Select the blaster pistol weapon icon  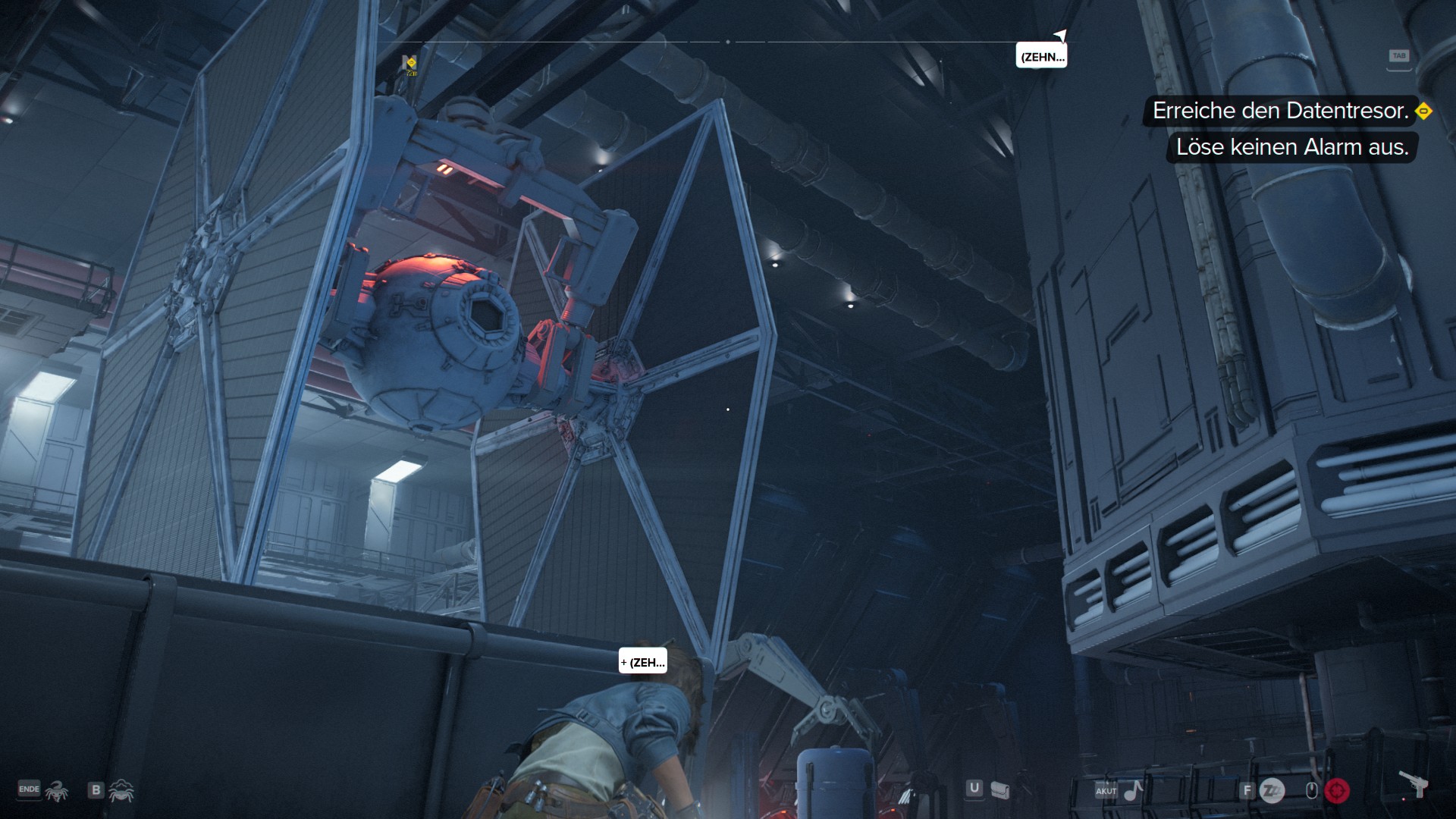pos(1413,784)
